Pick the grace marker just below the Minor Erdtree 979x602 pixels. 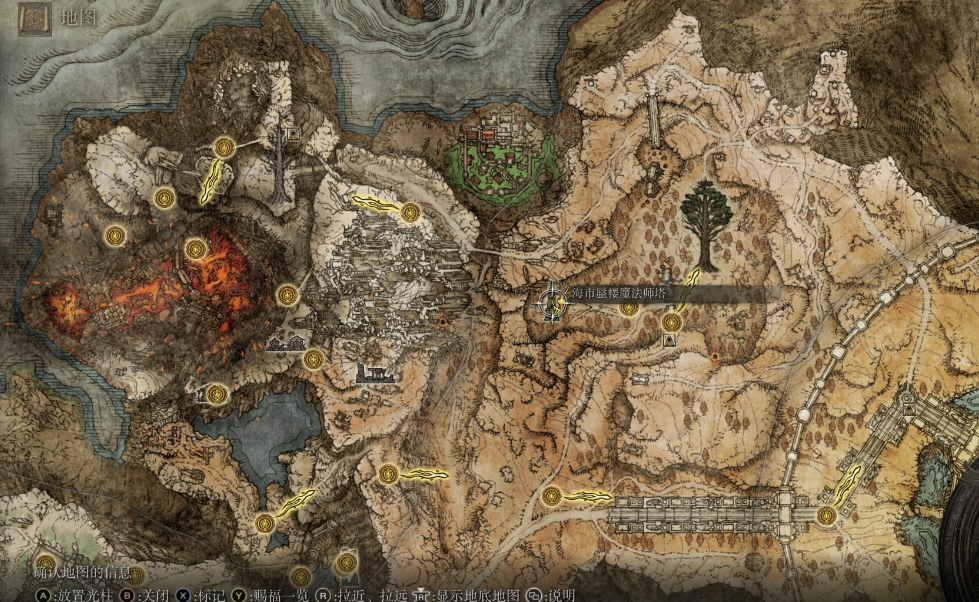pos(671,322)
